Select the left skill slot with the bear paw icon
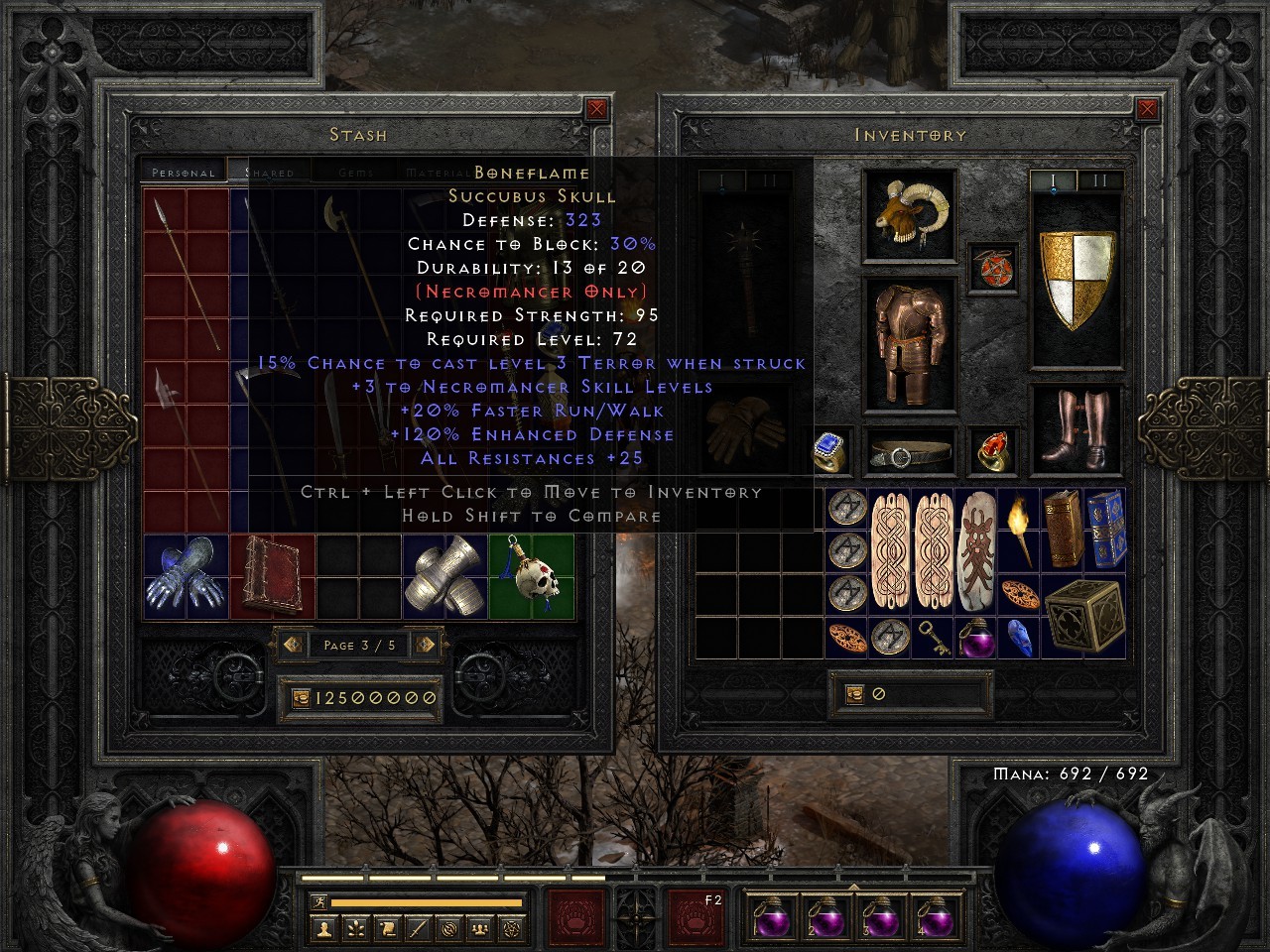Viewport: 1270px width, 952px height. pyautogui.click(x=577, y=915)
